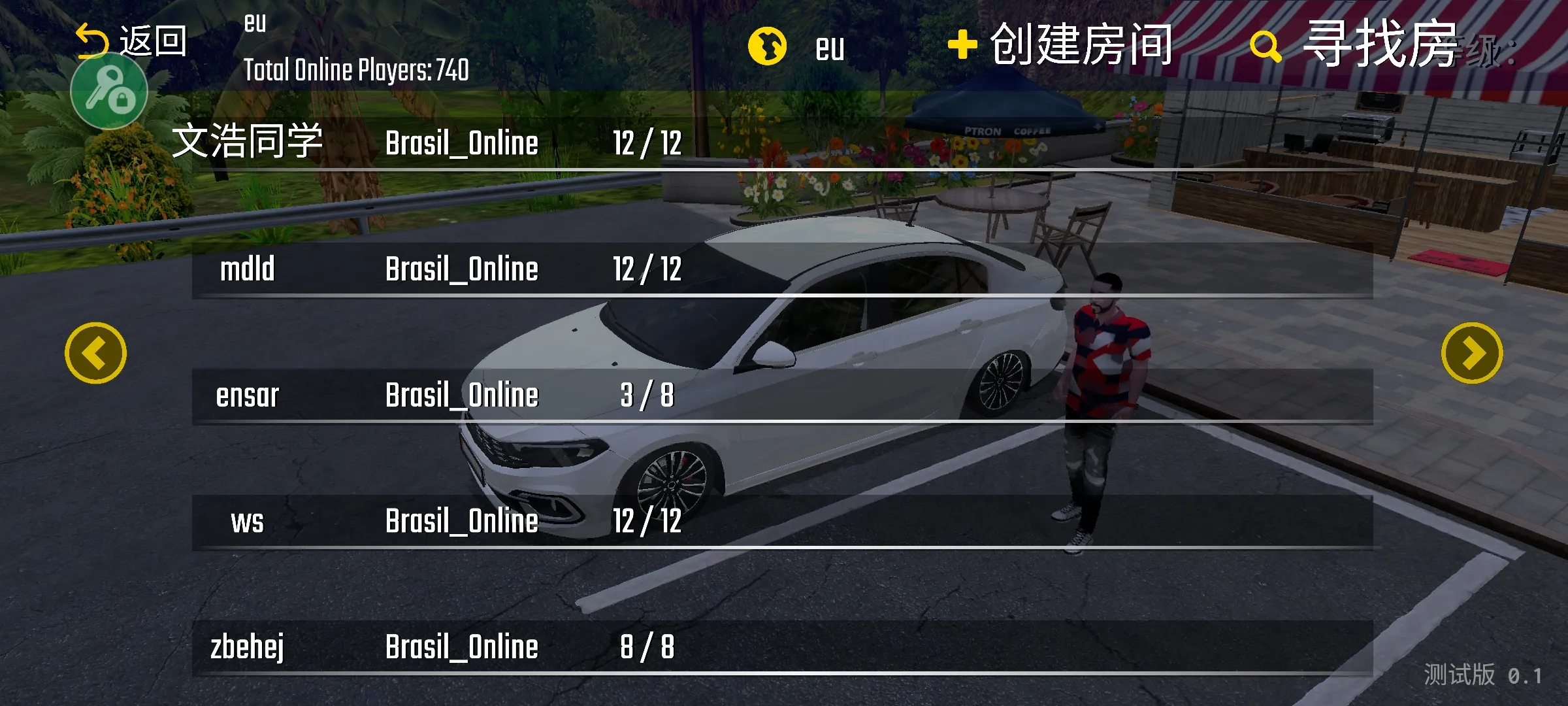
Task: Open the globe region selector showing eu
Action: (x=769, y=45)
